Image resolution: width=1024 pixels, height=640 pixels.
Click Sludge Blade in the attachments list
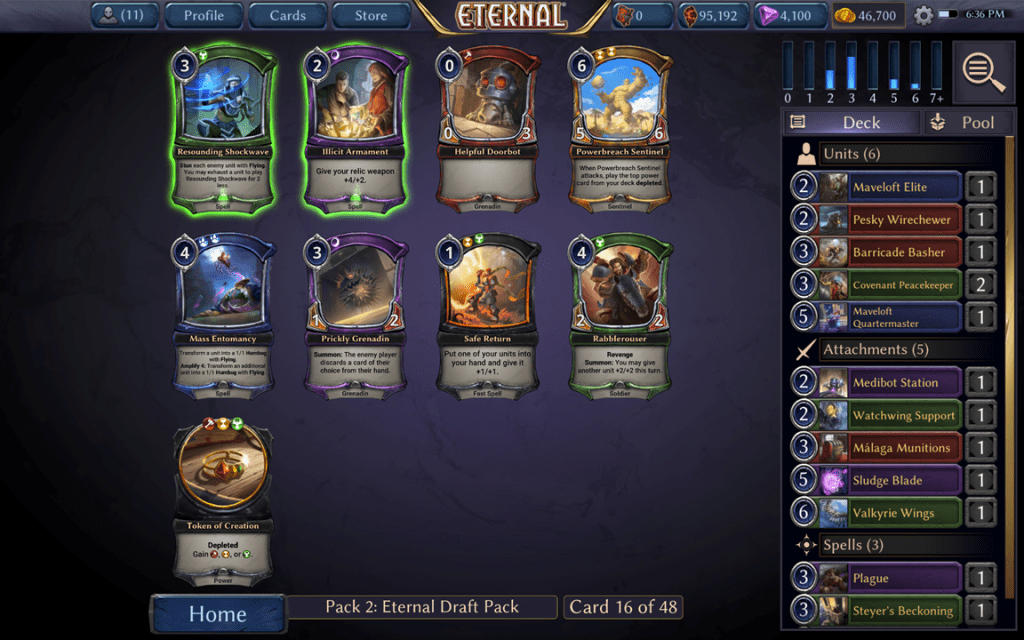[x=889, y=480]
